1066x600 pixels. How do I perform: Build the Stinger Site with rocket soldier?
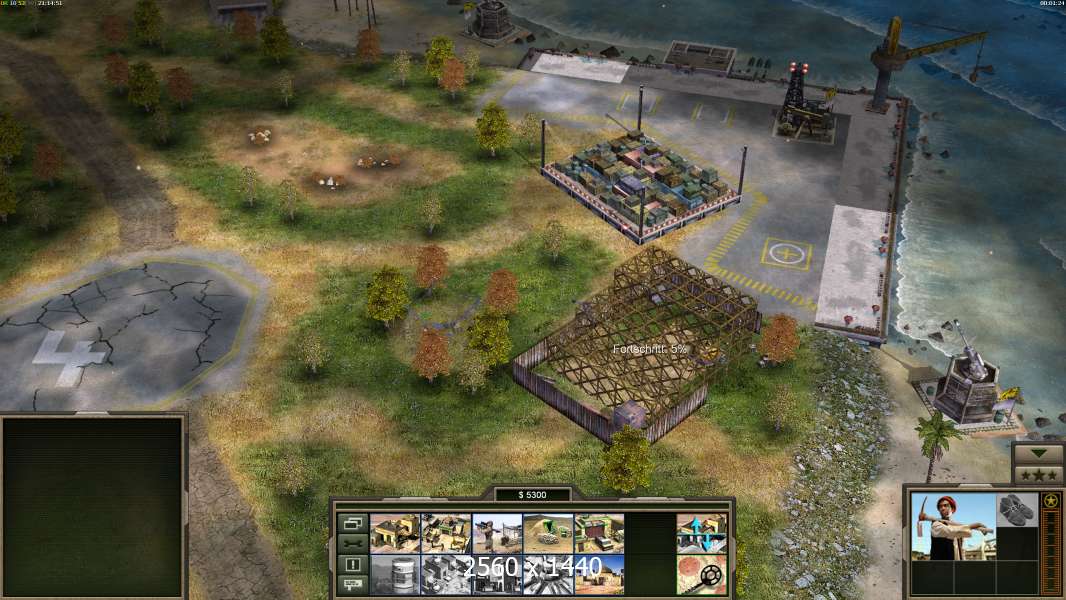pos(497,534)
